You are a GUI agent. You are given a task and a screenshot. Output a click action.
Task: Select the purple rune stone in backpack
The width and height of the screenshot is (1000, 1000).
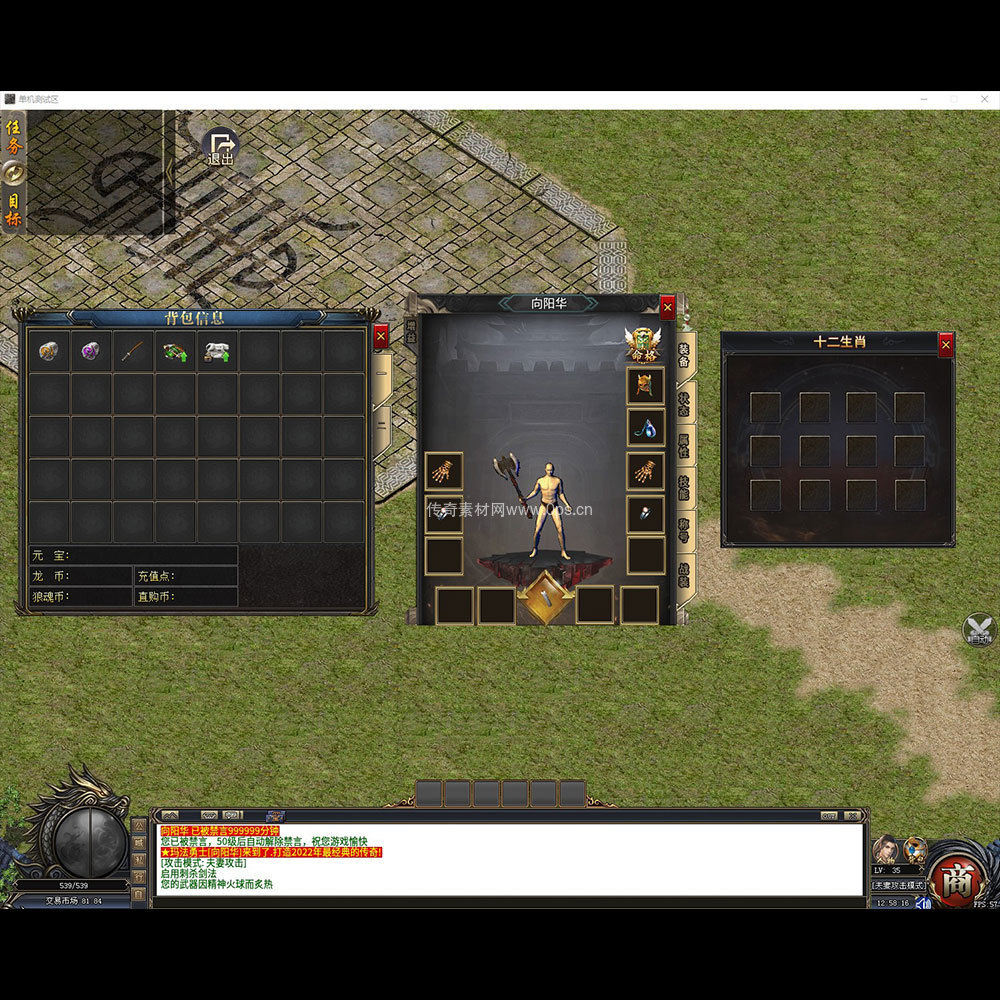(91, 351)
